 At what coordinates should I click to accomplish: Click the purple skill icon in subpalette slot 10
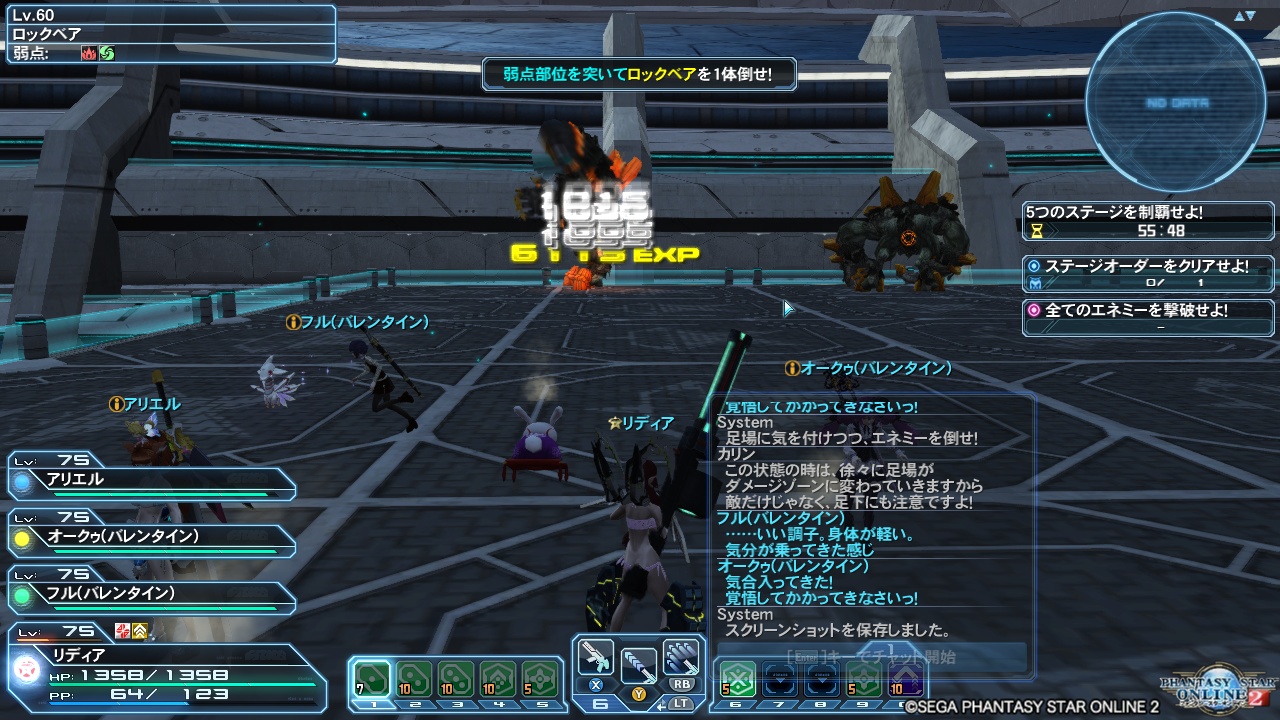[905, 676]
